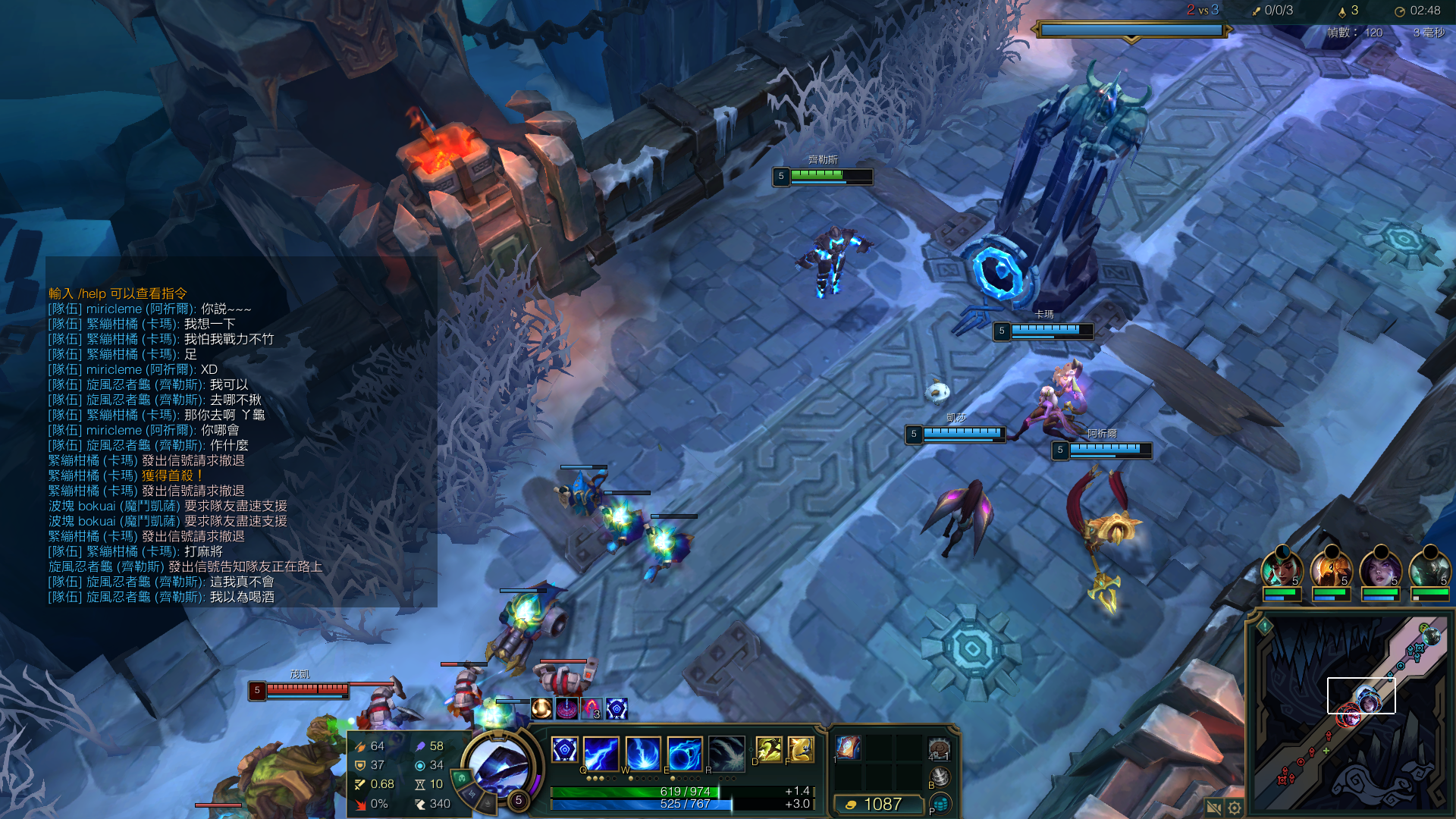Select Karma's teammate portrait

click(x=1282, y=569)
